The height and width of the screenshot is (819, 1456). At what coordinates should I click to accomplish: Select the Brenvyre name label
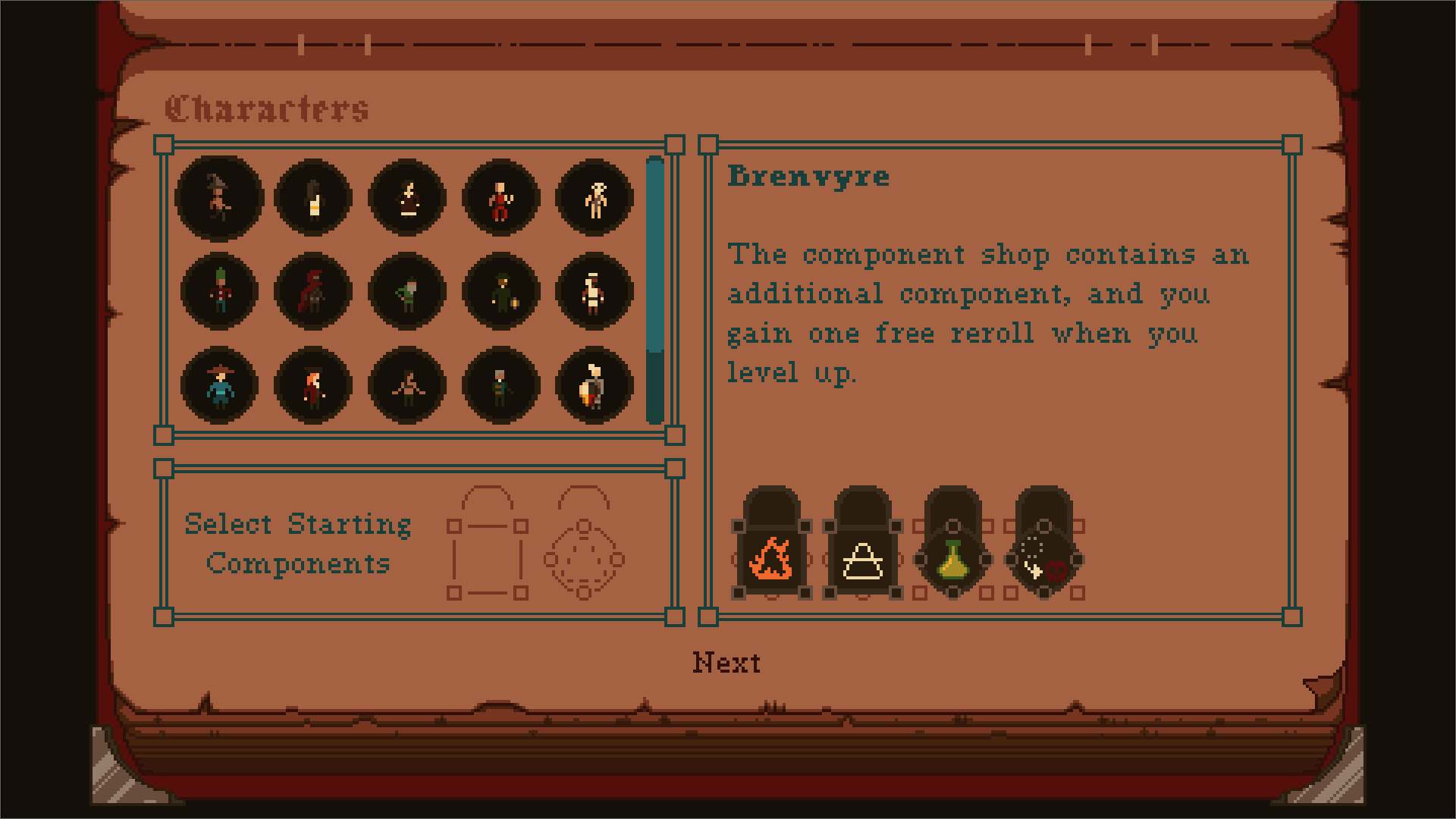click(x=808, y=177)
